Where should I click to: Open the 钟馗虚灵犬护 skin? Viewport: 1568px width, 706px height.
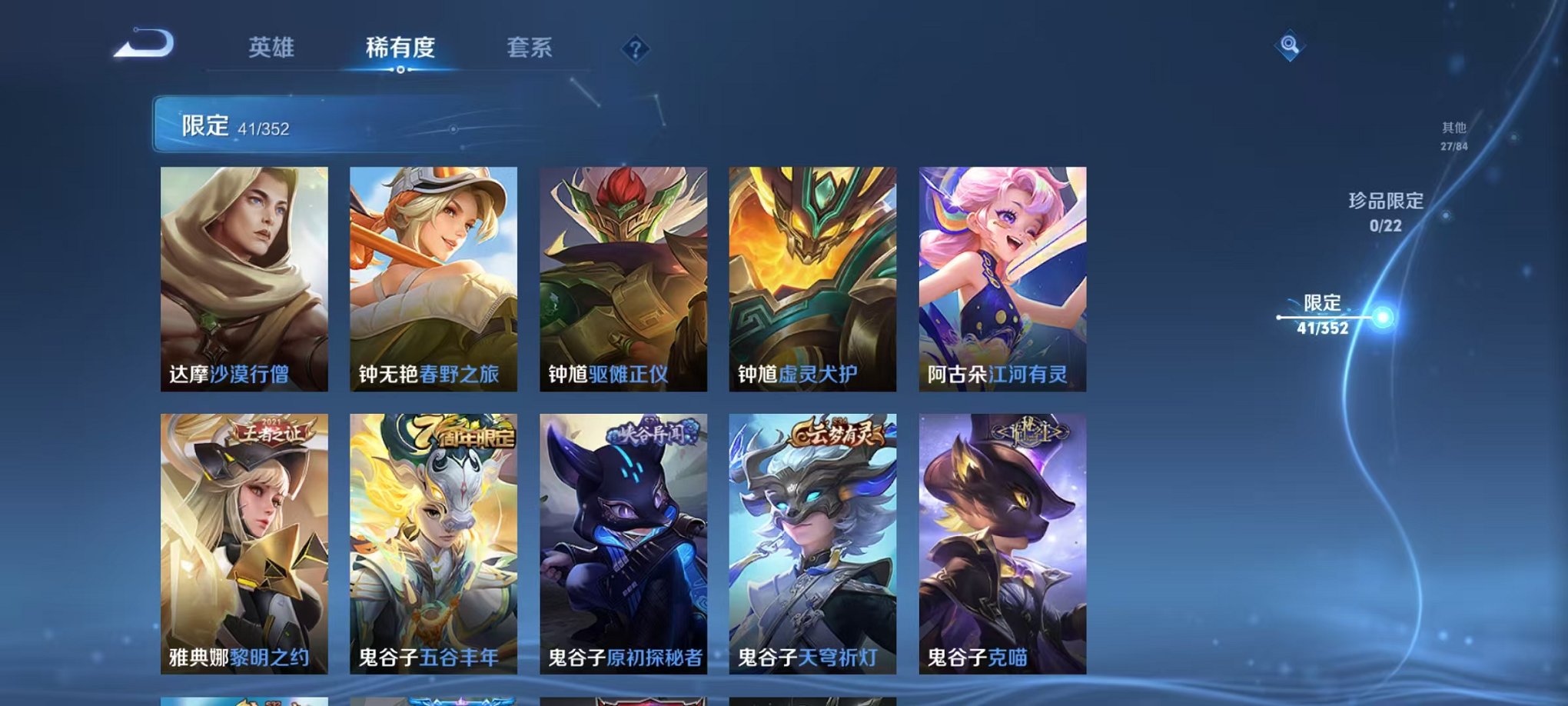(813, 281)
